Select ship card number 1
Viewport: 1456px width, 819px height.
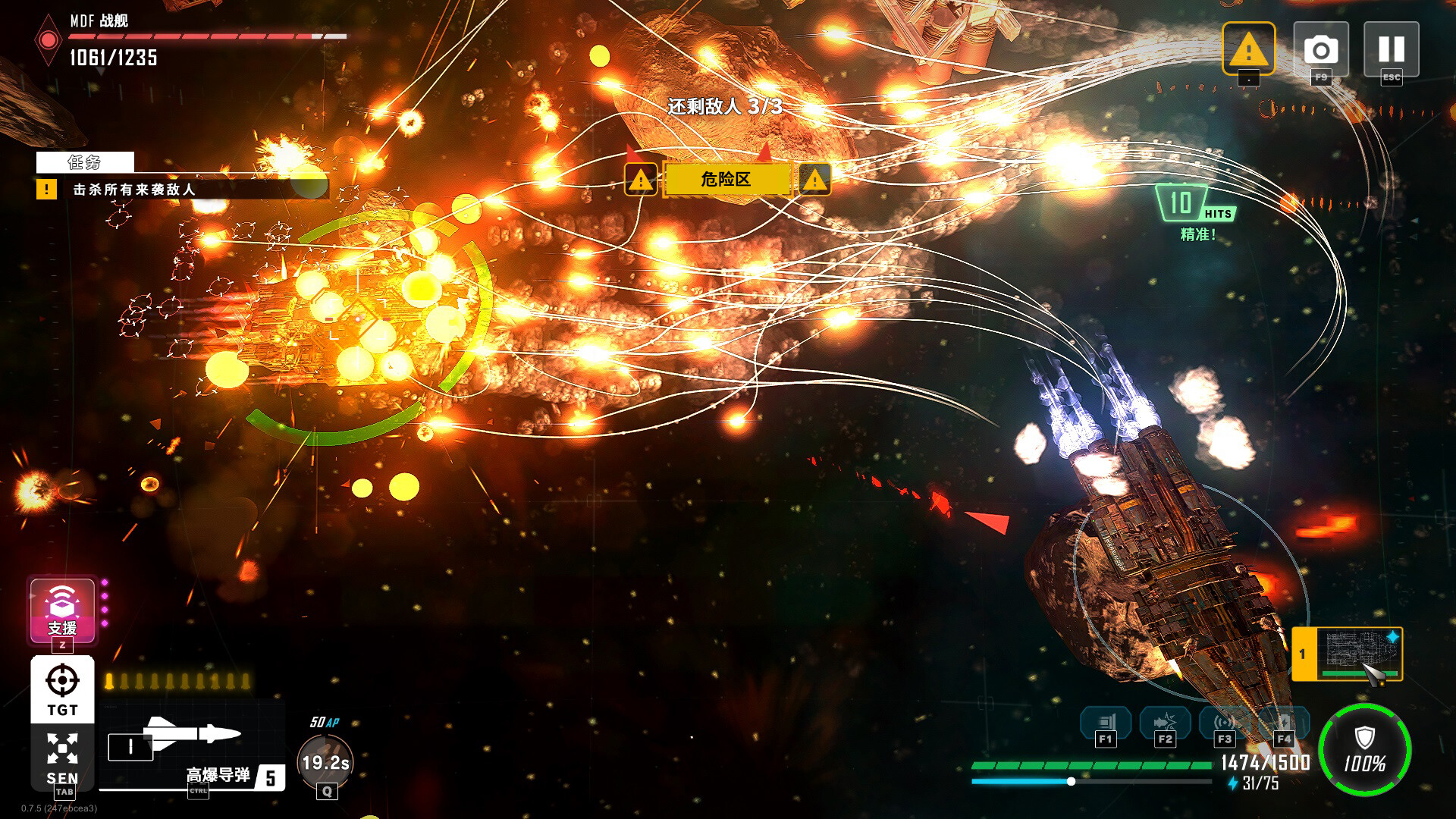(1347, 654)
